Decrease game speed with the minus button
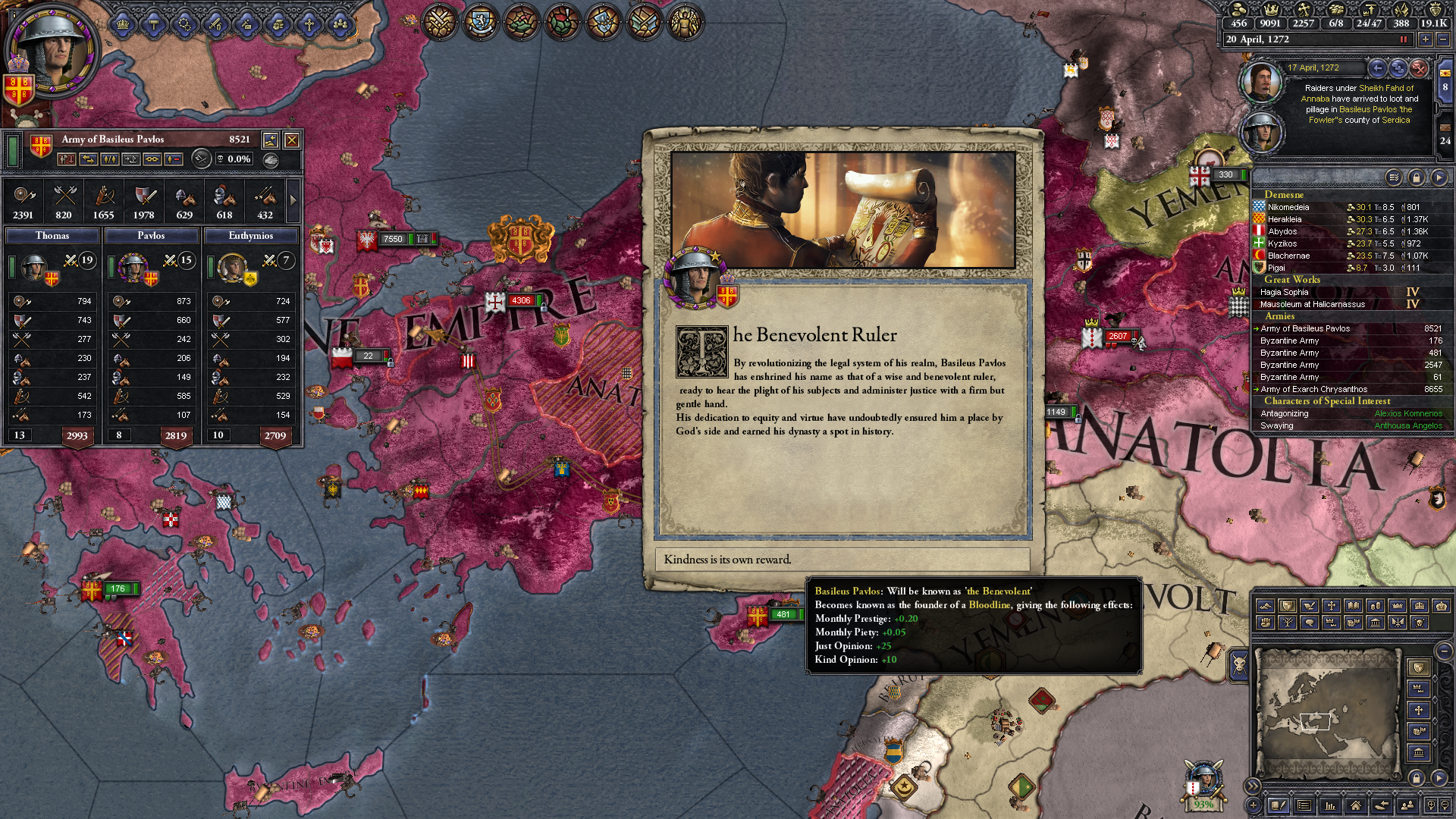 click(1442, 39)
